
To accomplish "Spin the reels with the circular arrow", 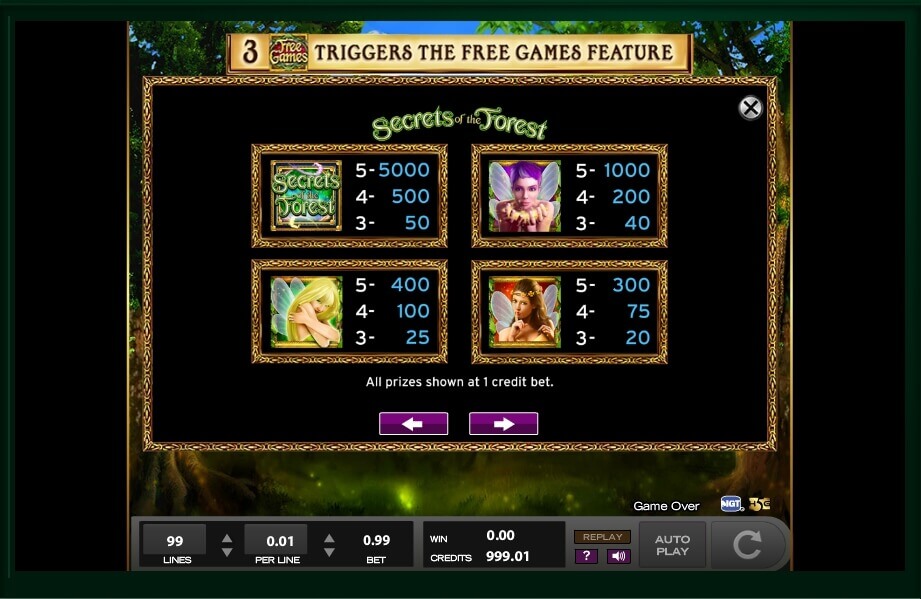I will click(747, 545).
